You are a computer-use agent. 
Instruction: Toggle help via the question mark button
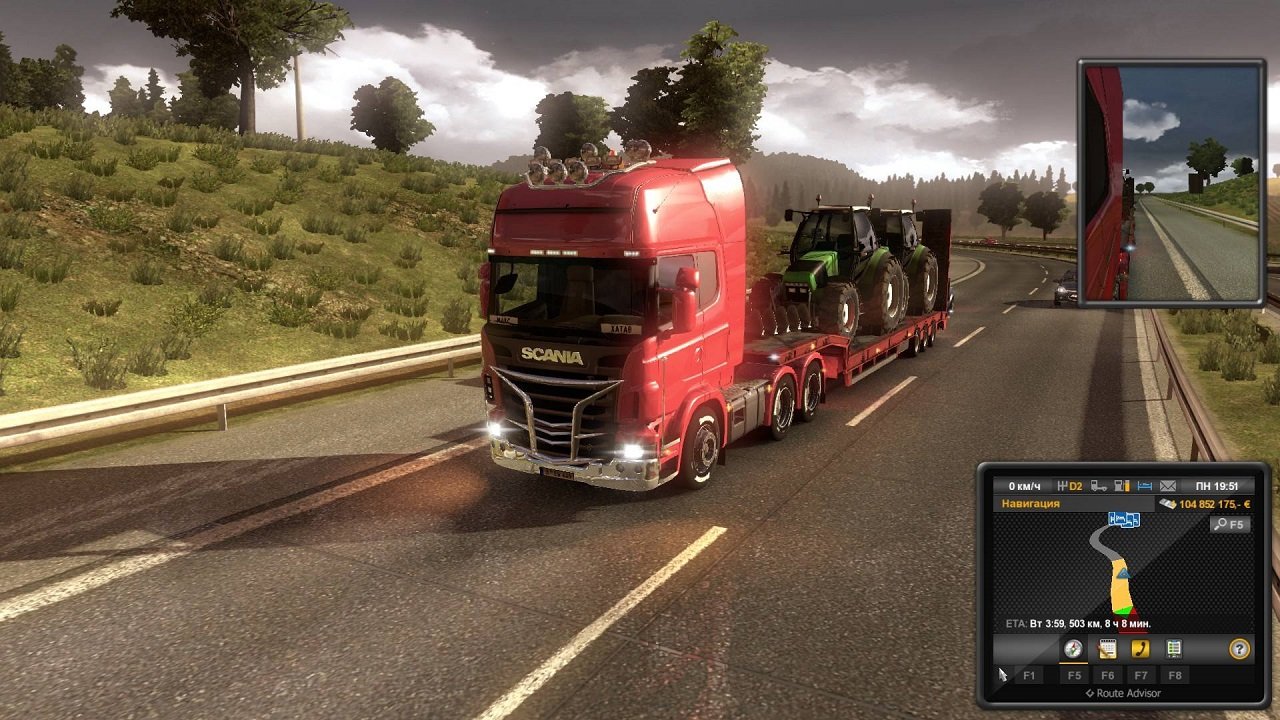tap(1239, 648)
